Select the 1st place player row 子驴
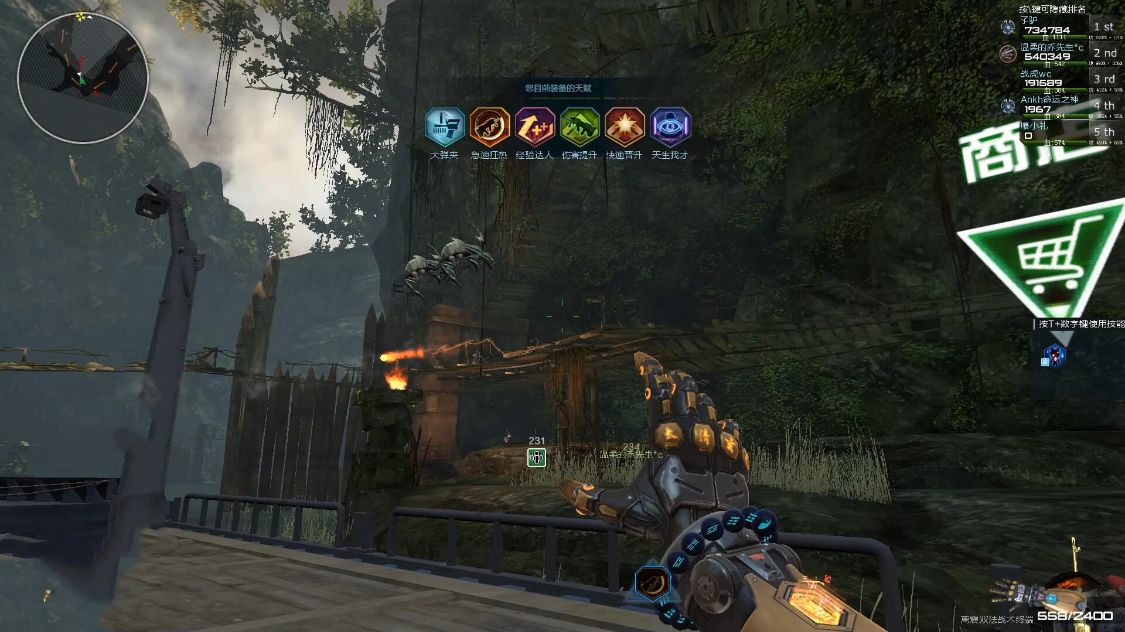 [1058, 27]
